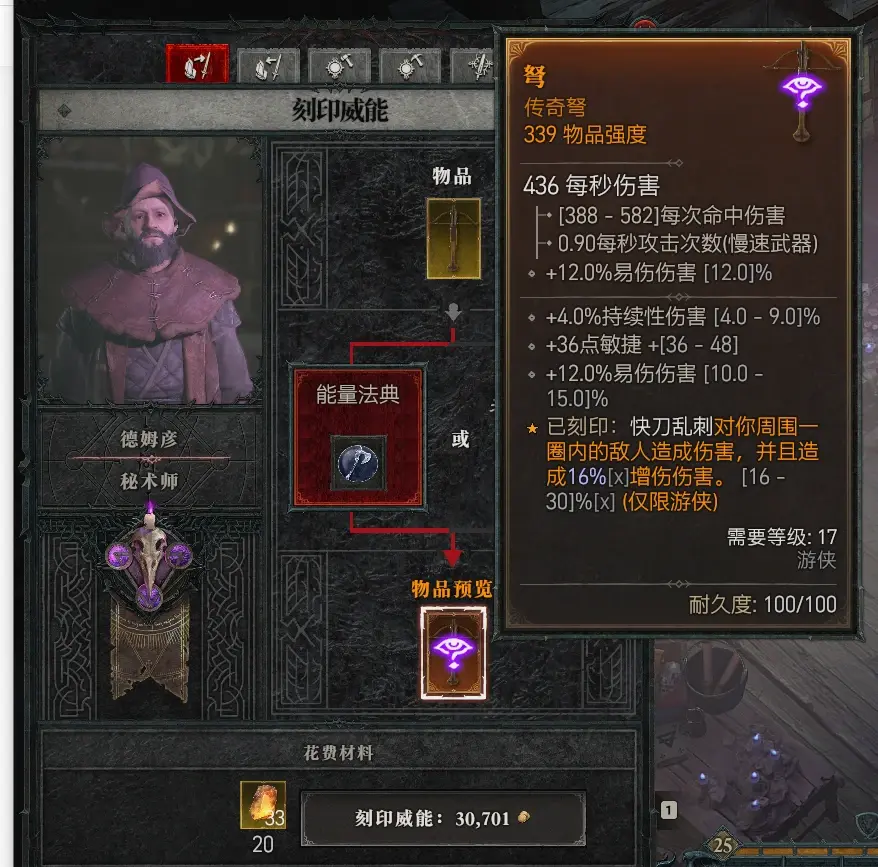Open the gem and pickaxe tab
This screenshot has height=867, width=878.
(410, 67)
